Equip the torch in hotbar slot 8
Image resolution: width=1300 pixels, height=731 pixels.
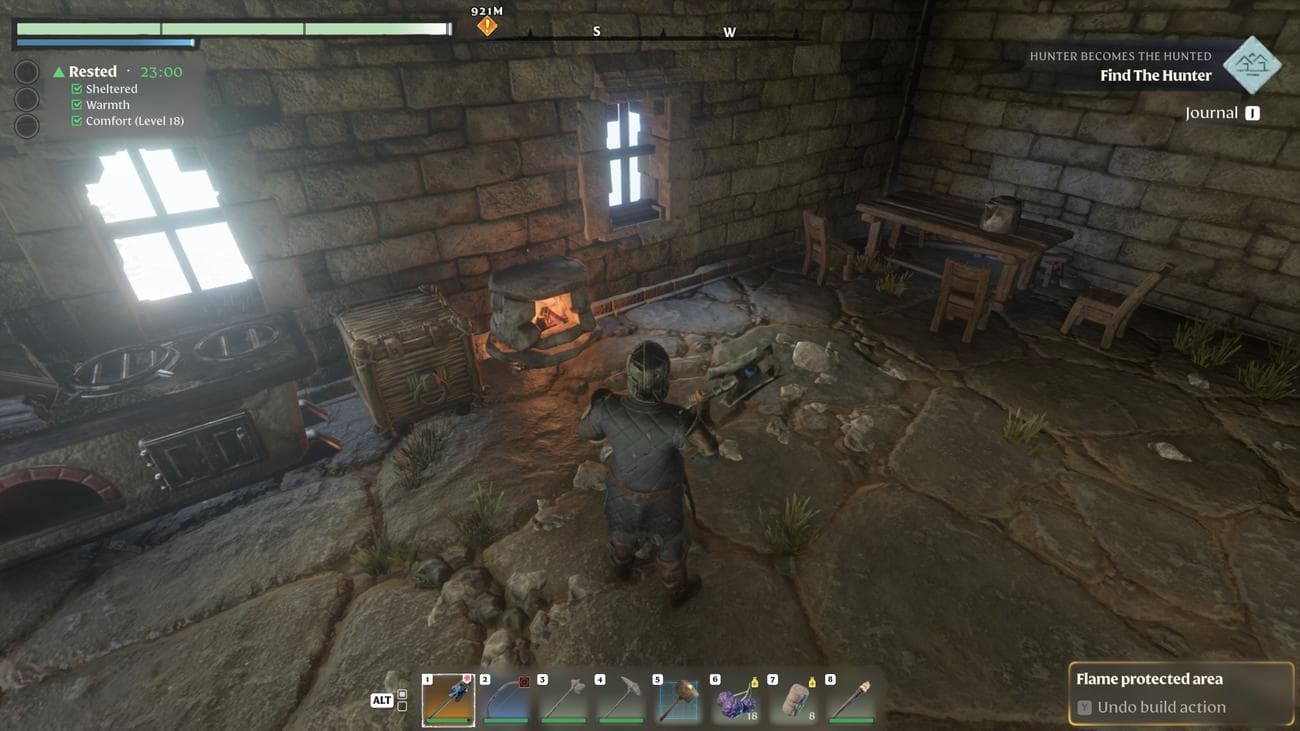(851, 699)
